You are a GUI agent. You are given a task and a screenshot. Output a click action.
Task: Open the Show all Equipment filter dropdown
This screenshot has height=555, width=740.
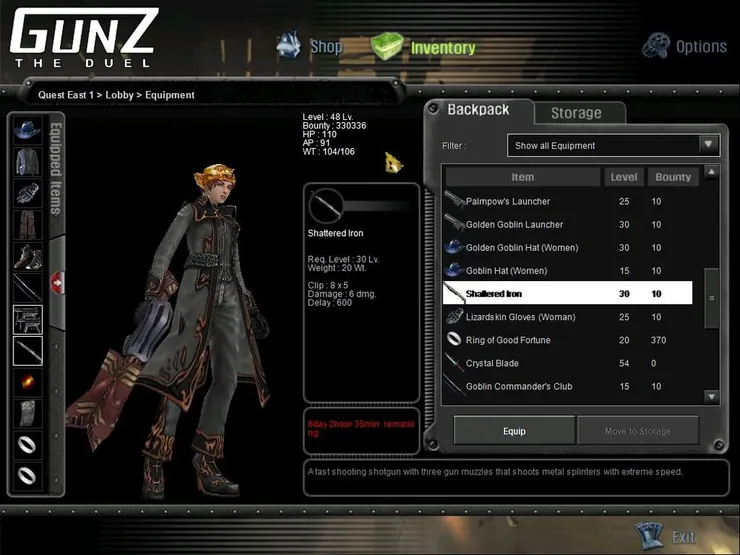click(613, 146)
